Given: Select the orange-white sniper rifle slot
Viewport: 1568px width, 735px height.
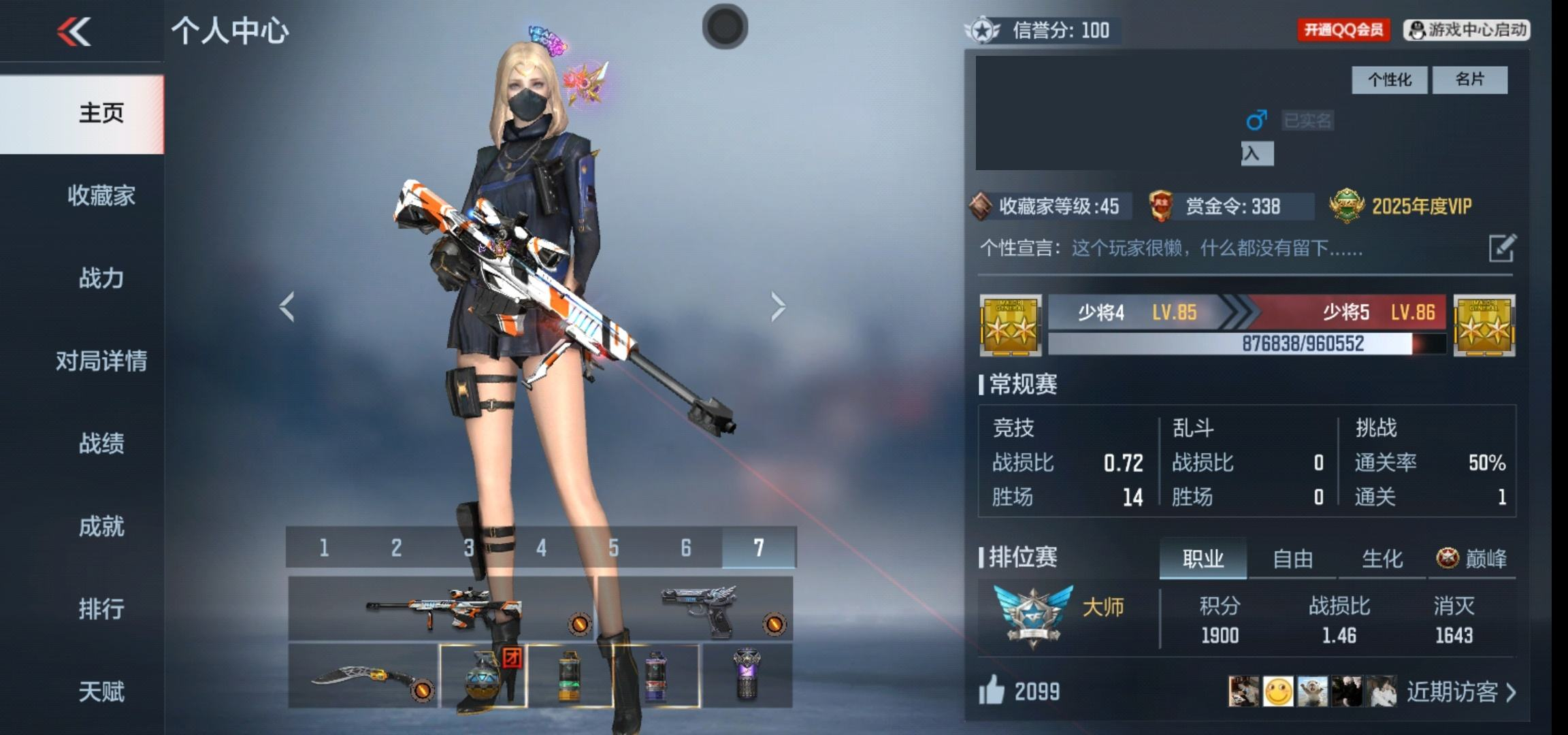Looking at the screenshot, I should click(442, 608).
